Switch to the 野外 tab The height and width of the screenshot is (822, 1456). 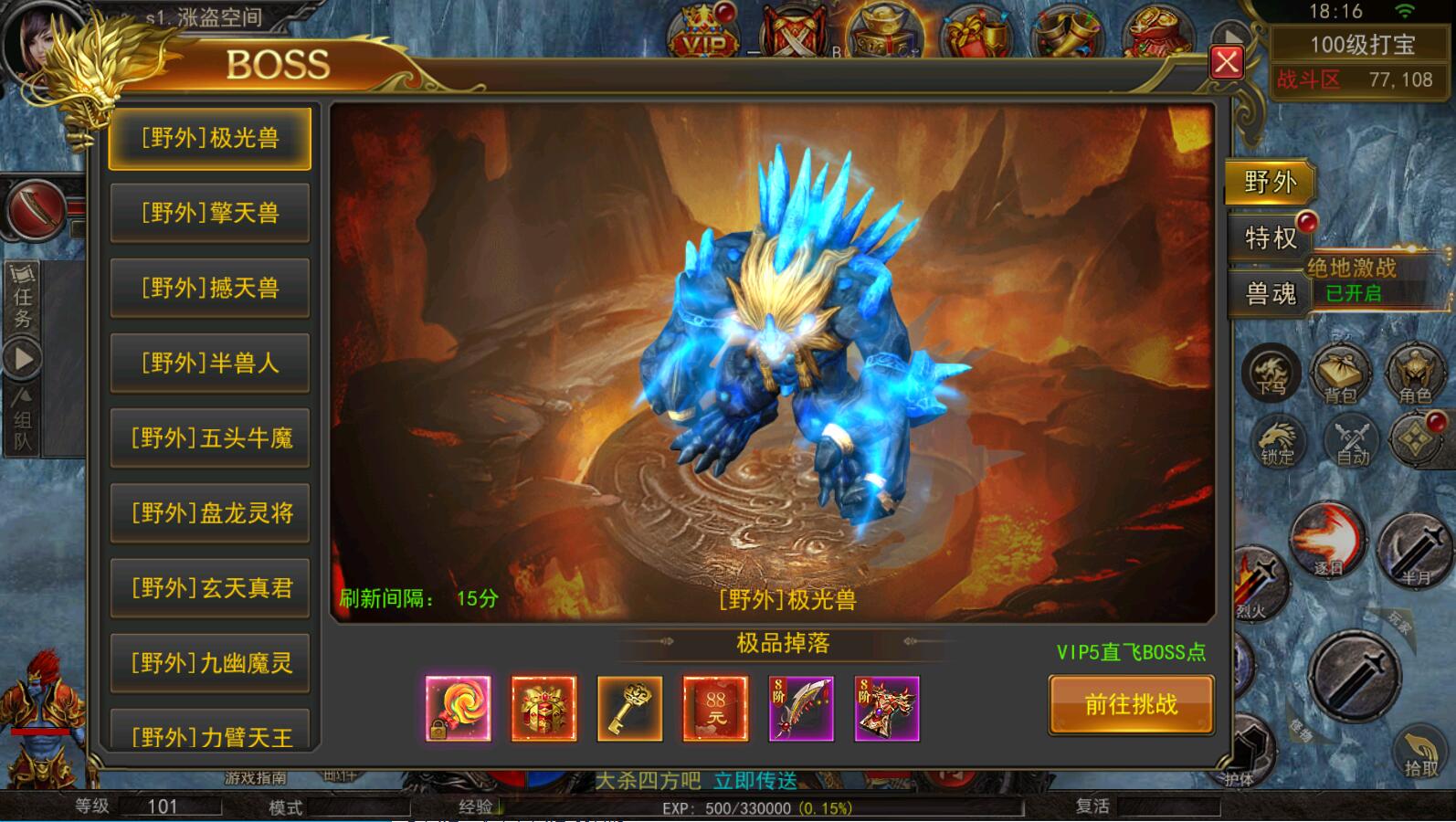1269,183
